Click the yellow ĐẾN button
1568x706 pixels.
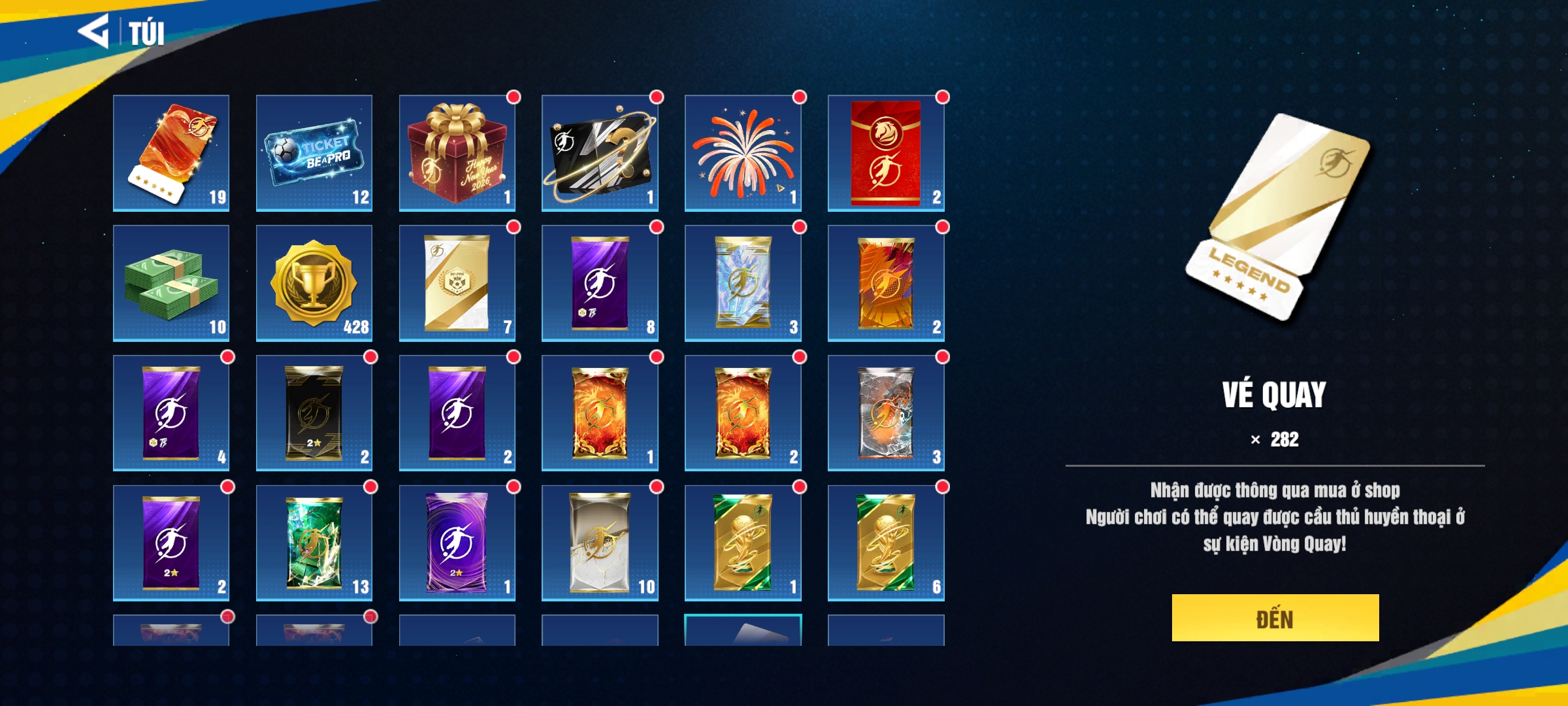point(1275,618)
